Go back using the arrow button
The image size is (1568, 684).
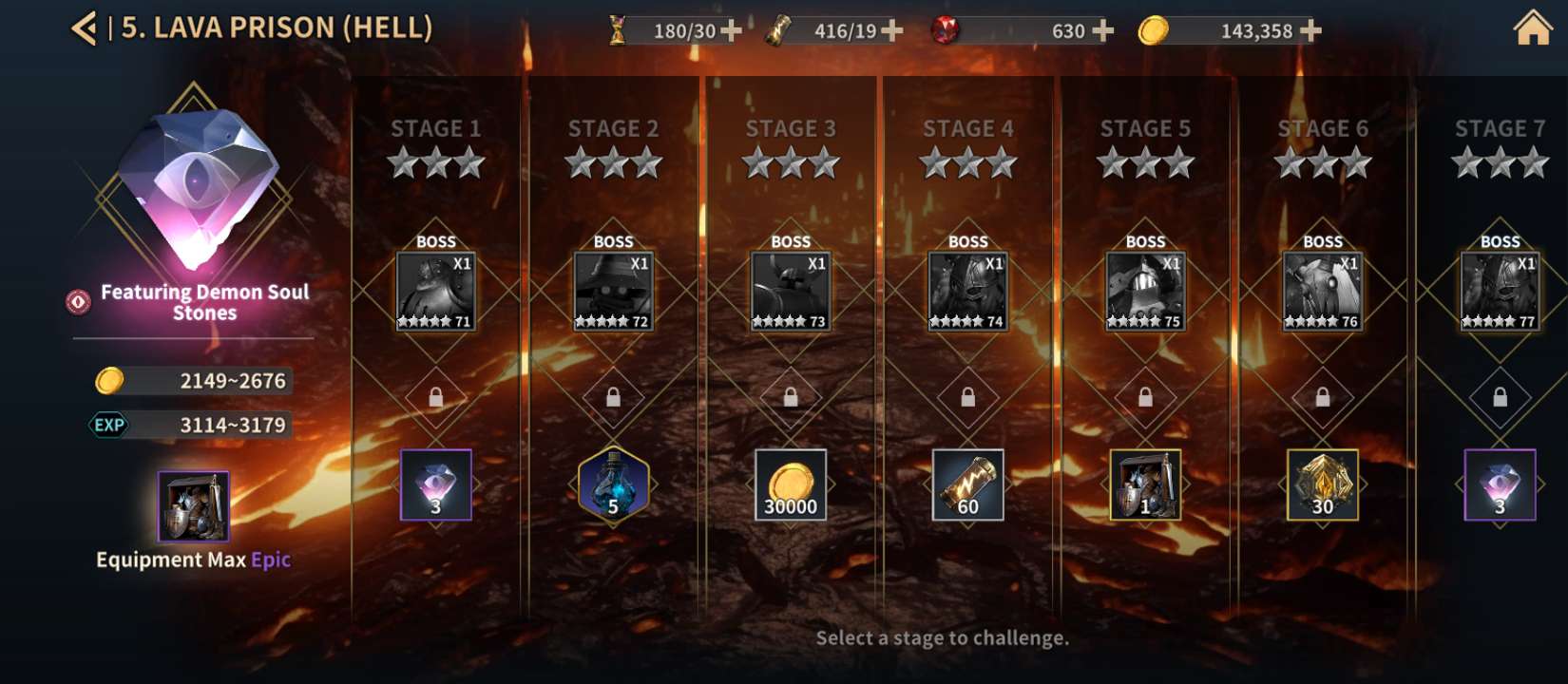coord(84,28)
